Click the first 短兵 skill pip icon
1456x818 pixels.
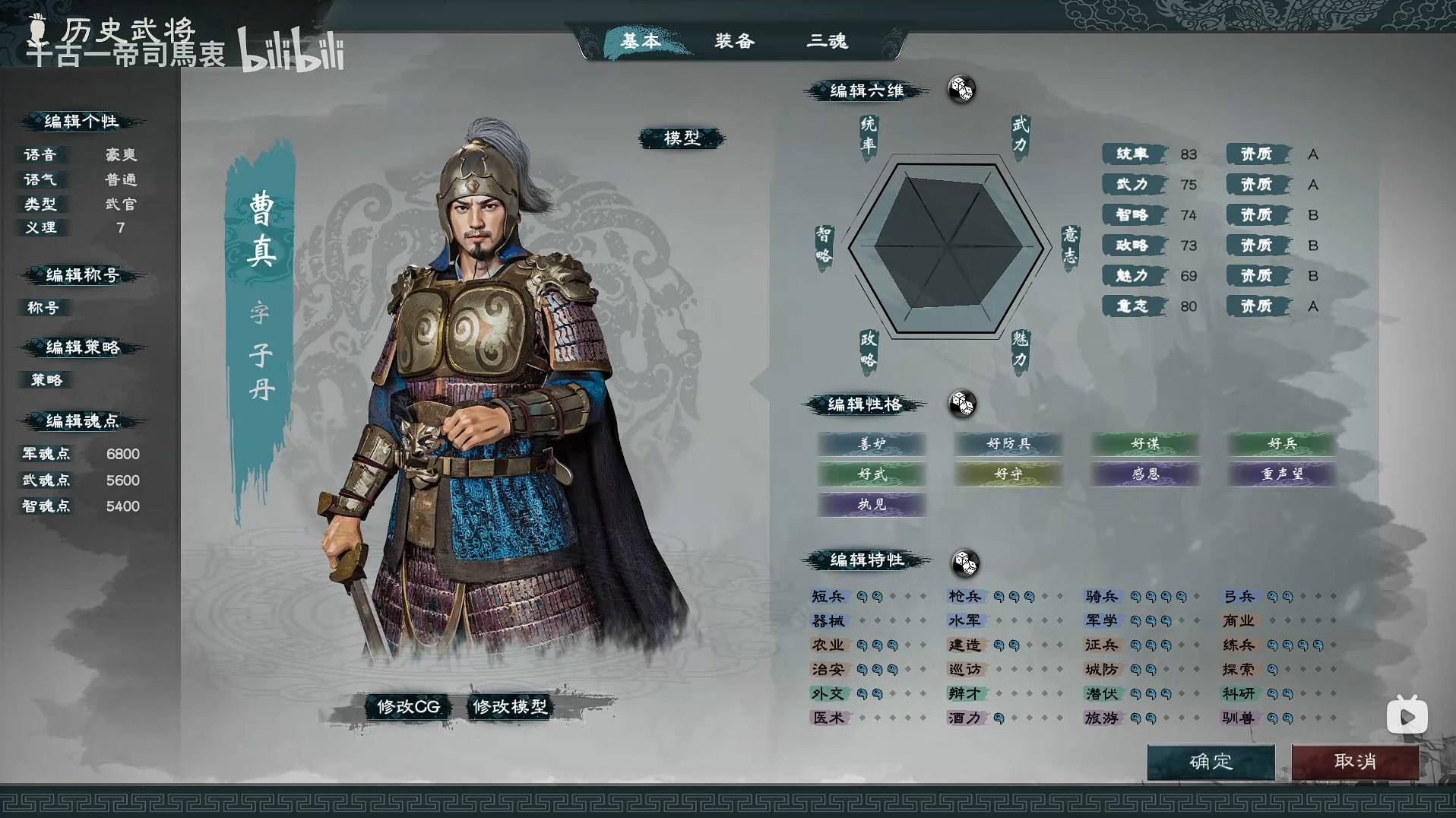tap(861, 596)
